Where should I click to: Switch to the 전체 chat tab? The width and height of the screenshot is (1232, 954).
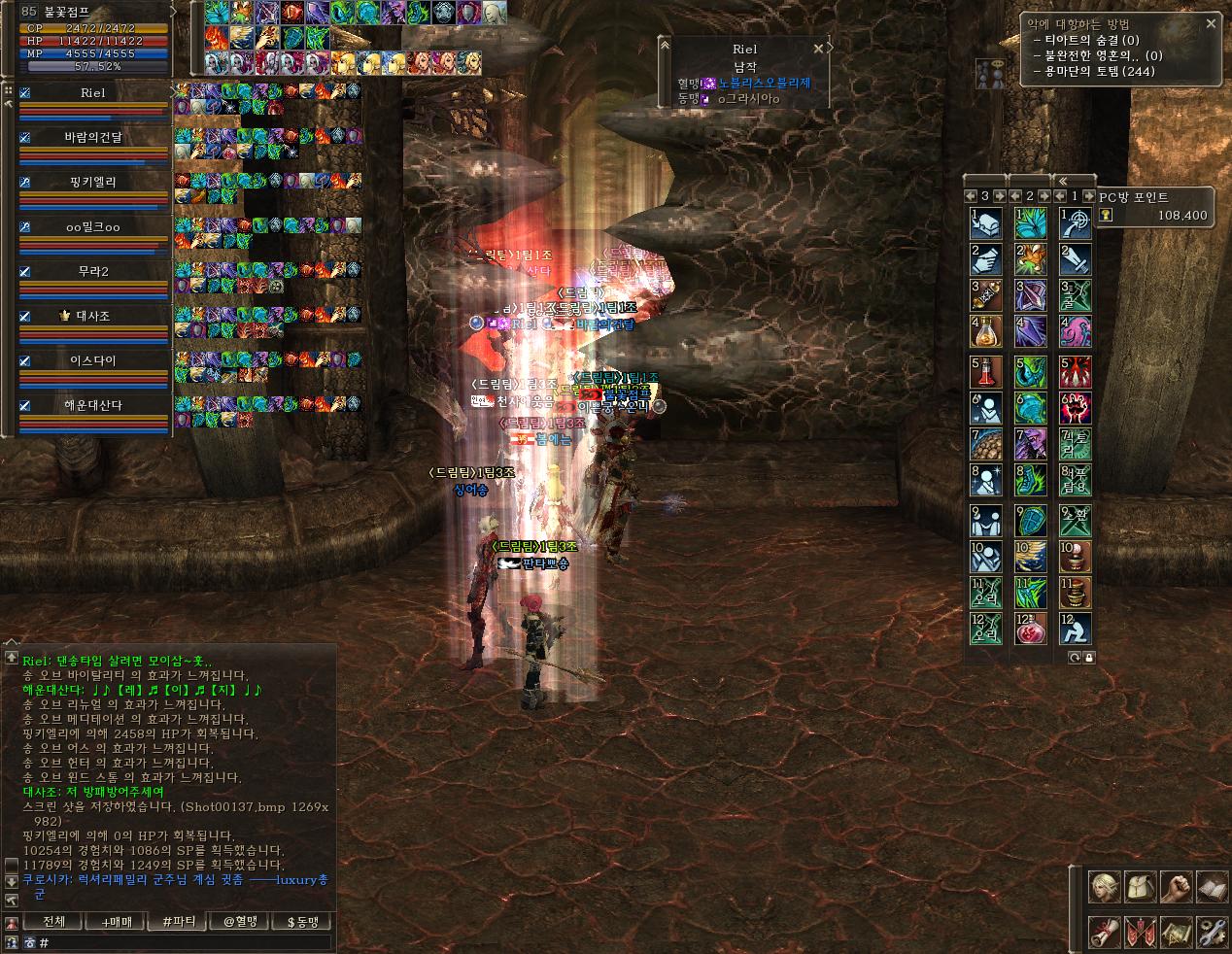pos(54,921)
